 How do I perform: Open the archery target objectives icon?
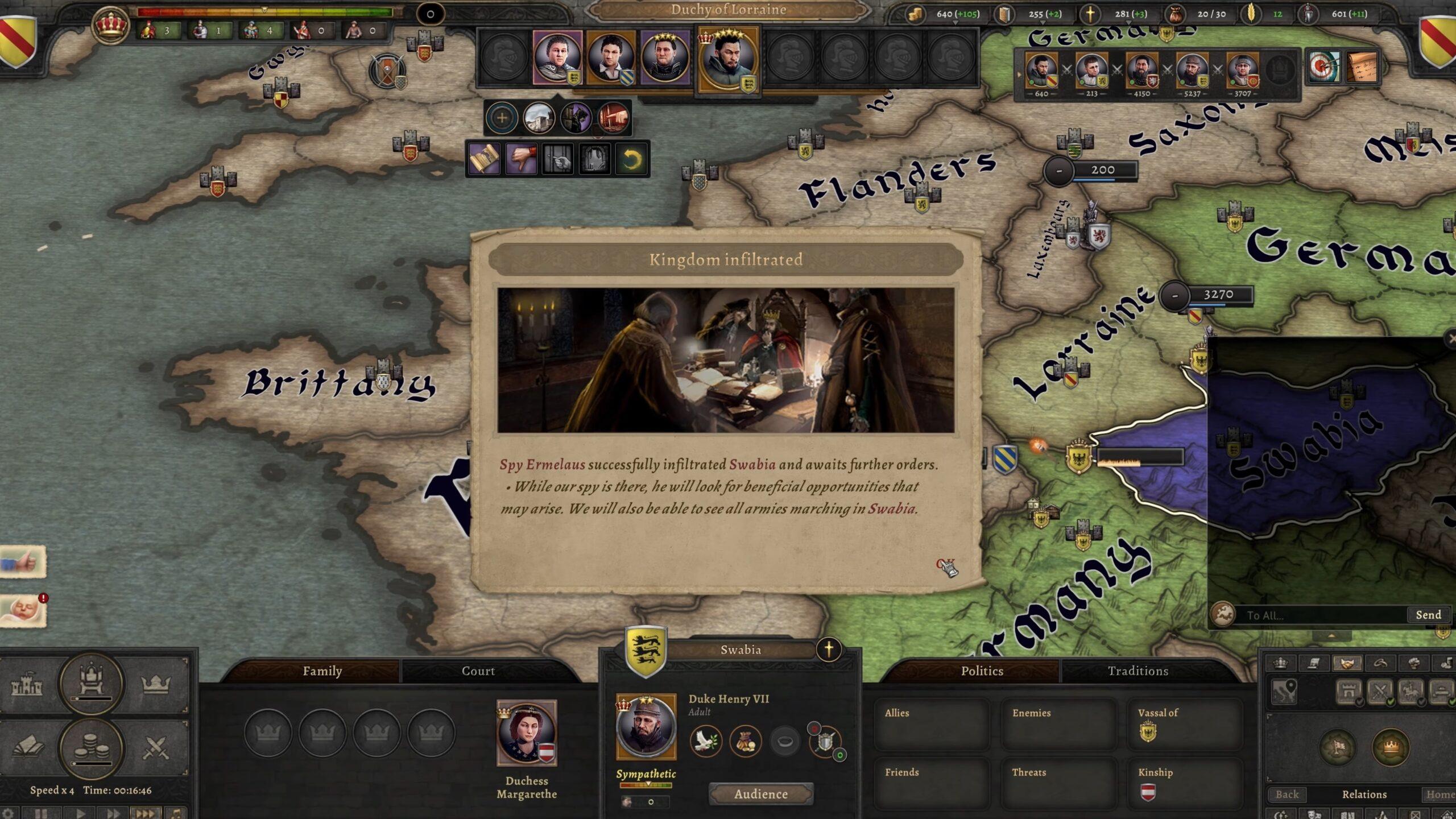pos(1323,67)
